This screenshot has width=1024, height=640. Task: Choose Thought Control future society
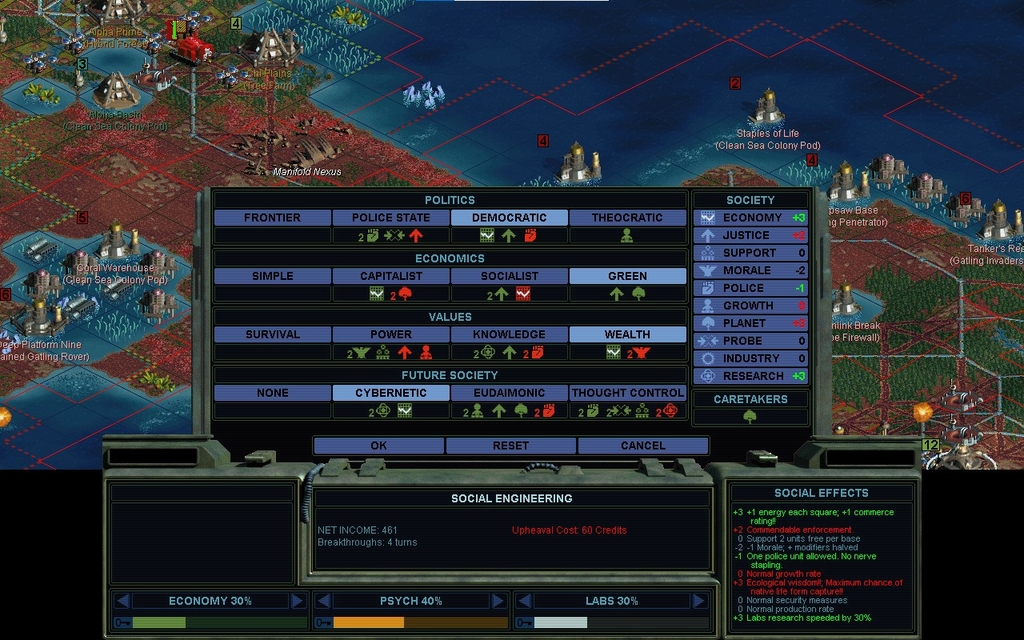tap(627, 393)
